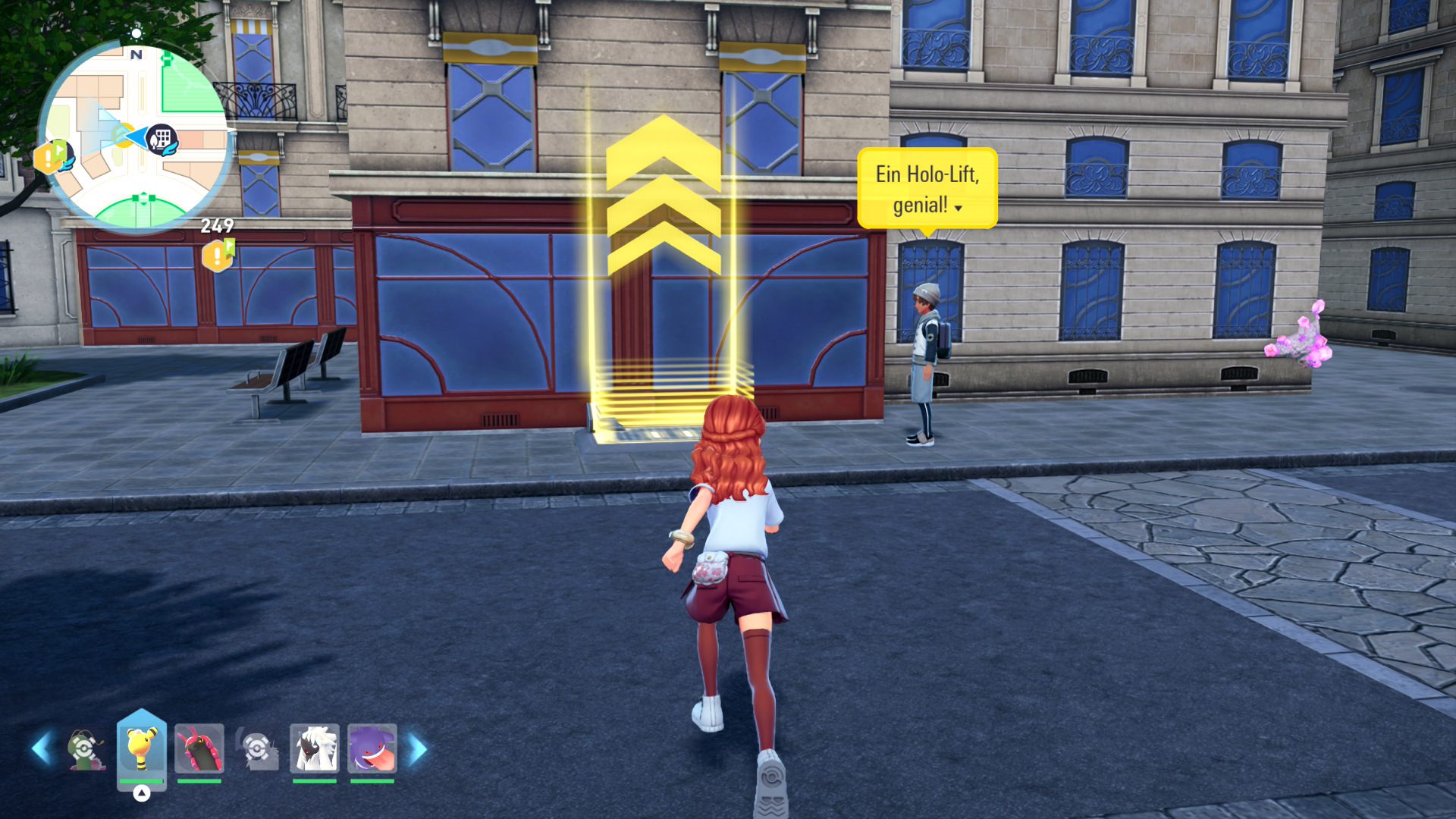Advance the "Ein Holo-Lift, genial!" speech bubble
Screen dimensions: 1456x819
[927, 189]
